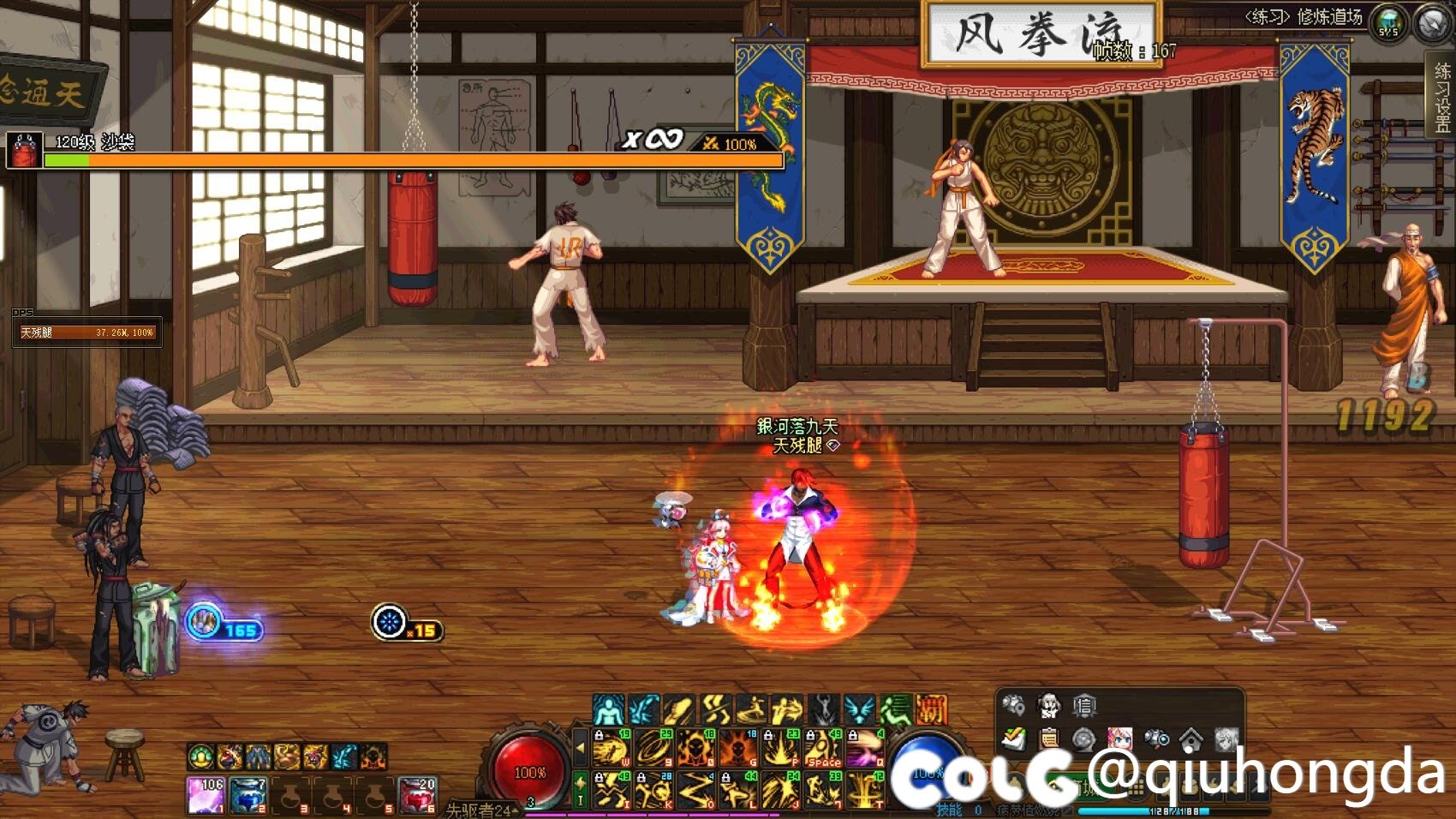Viewport: 1456px width, 819px height.
Task: Open the birdhouse icon in menu panel
Action: pyautogui.click(x=1190, y=738)
